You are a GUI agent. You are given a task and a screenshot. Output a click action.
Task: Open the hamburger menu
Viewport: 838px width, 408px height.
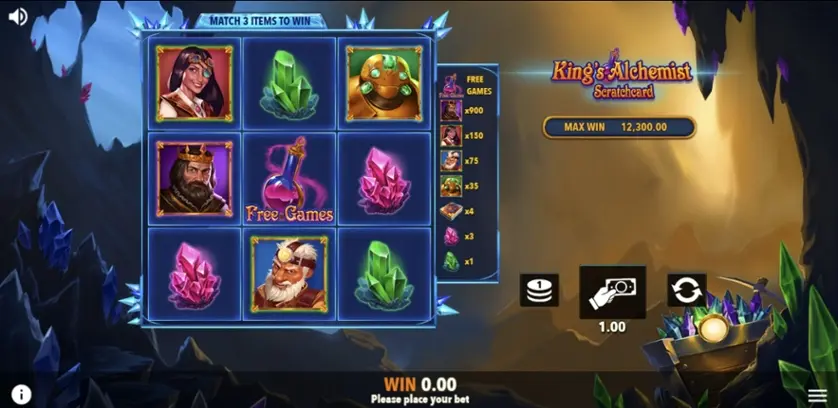pyautogui.click(x=817, y=395)
